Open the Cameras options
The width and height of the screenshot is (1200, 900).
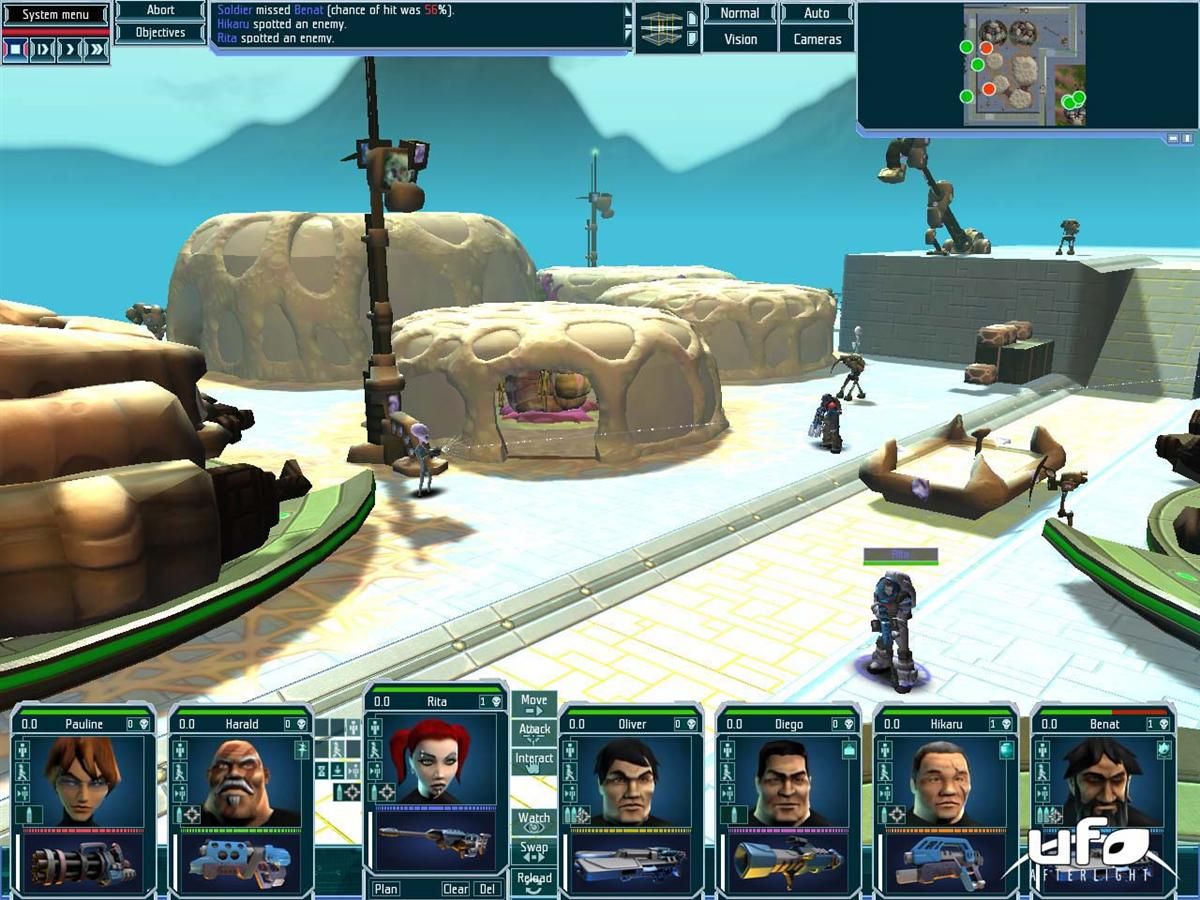click(x=817, y=39)
